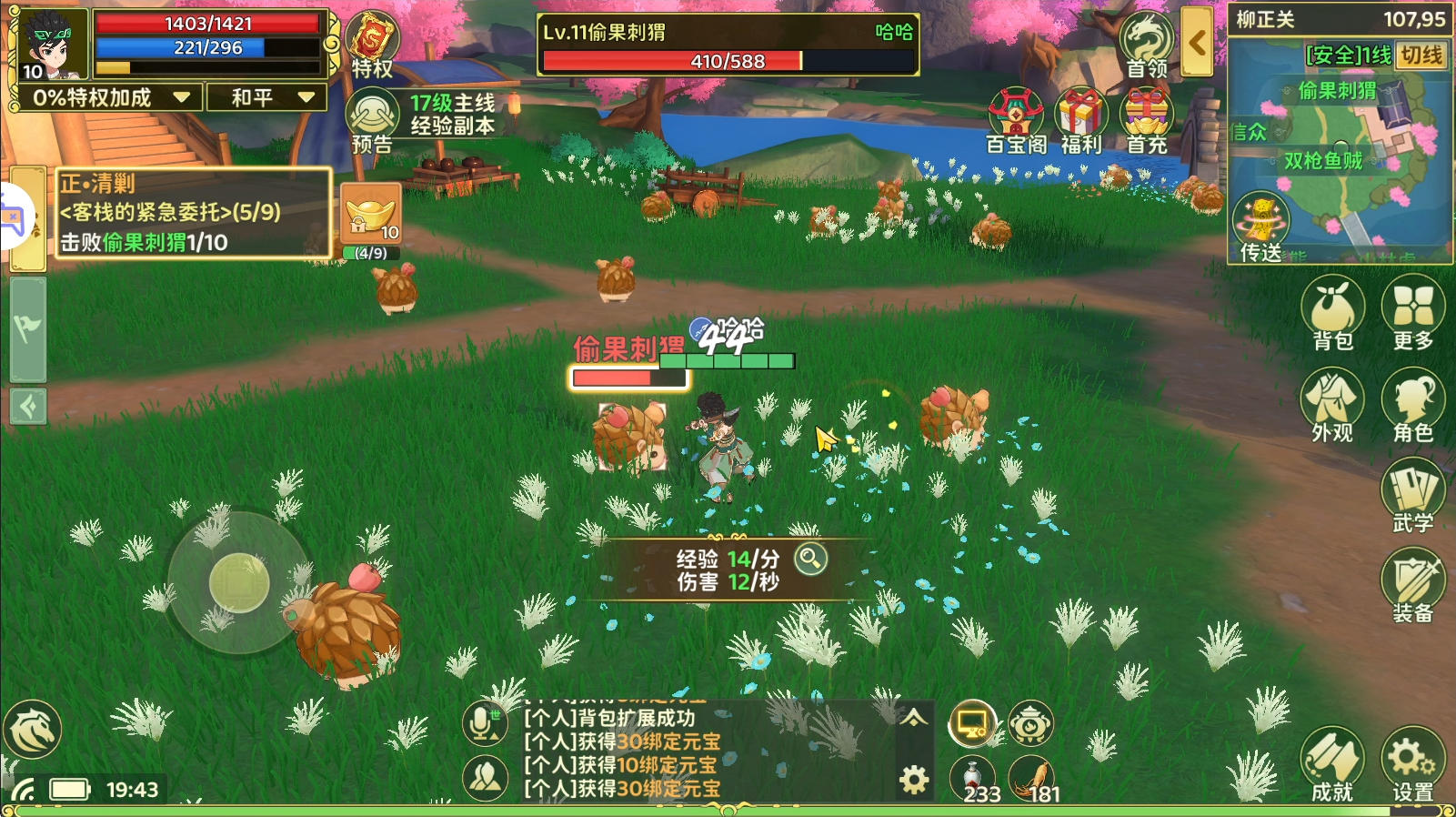Open the 特权 privilege icon
The image size is (1456, 817).
click(x=372, y=45)
